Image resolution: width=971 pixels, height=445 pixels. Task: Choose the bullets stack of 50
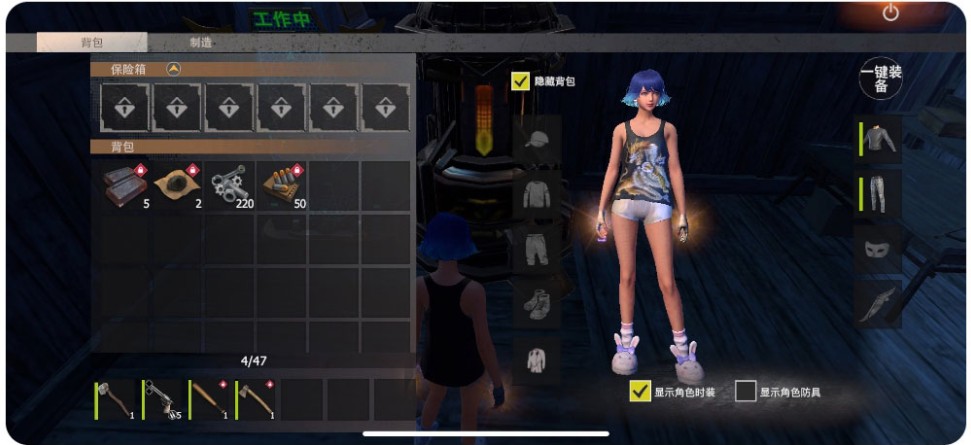[283, 185]
